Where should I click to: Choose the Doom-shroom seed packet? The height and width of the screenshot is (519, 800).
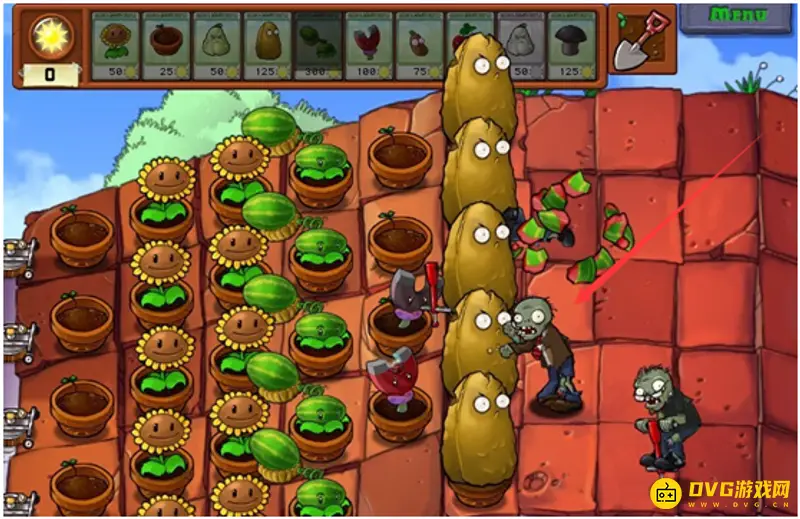[x=573, y=46]
